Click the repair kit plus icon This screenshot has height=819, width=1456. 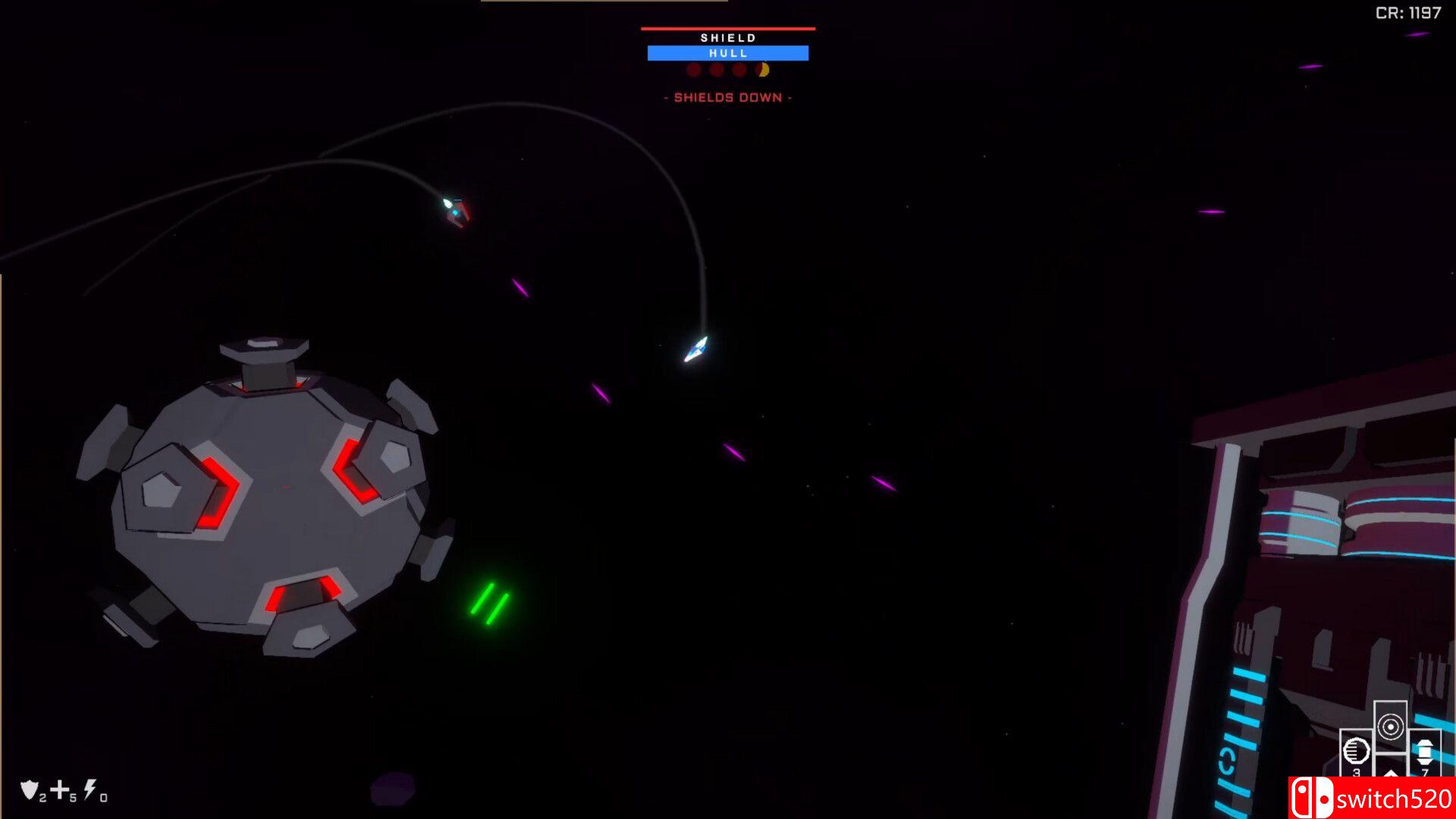tap(59, 789)
